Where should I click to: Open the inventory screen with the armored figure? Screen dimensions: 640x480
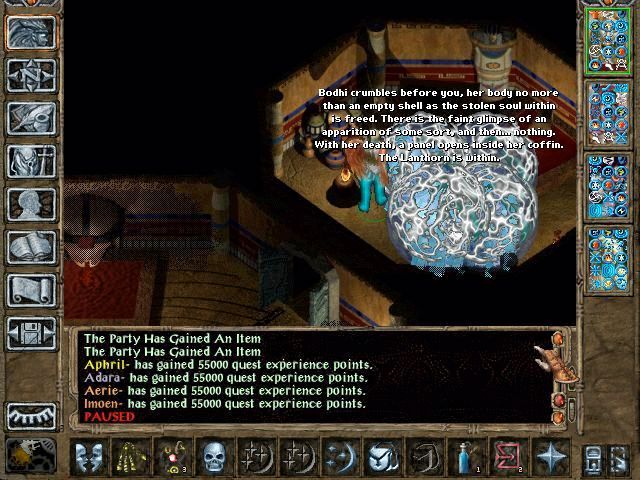[30, 160]
